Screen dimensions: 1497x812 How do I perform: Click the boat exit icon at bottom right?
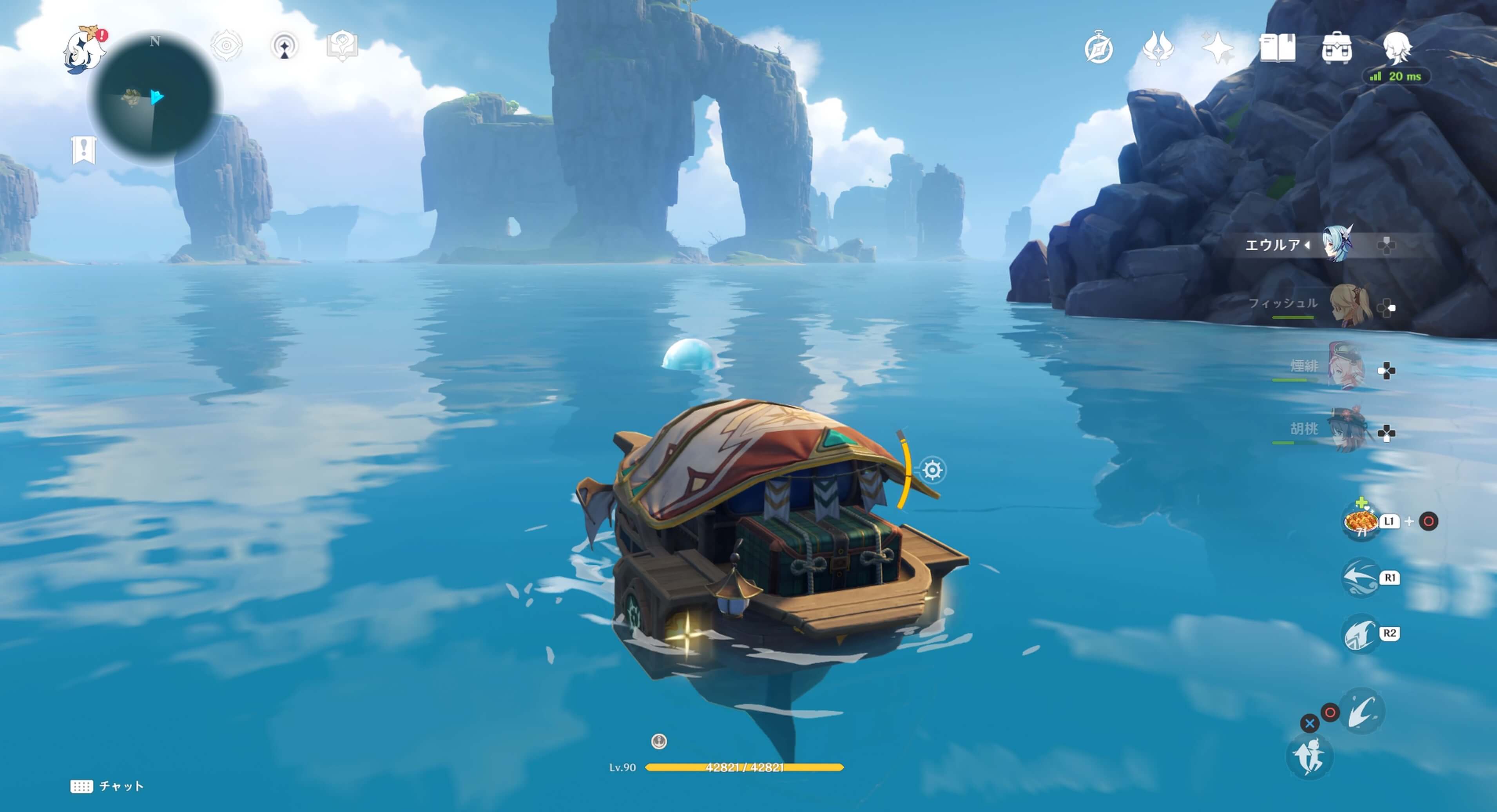coord(1309,756)
